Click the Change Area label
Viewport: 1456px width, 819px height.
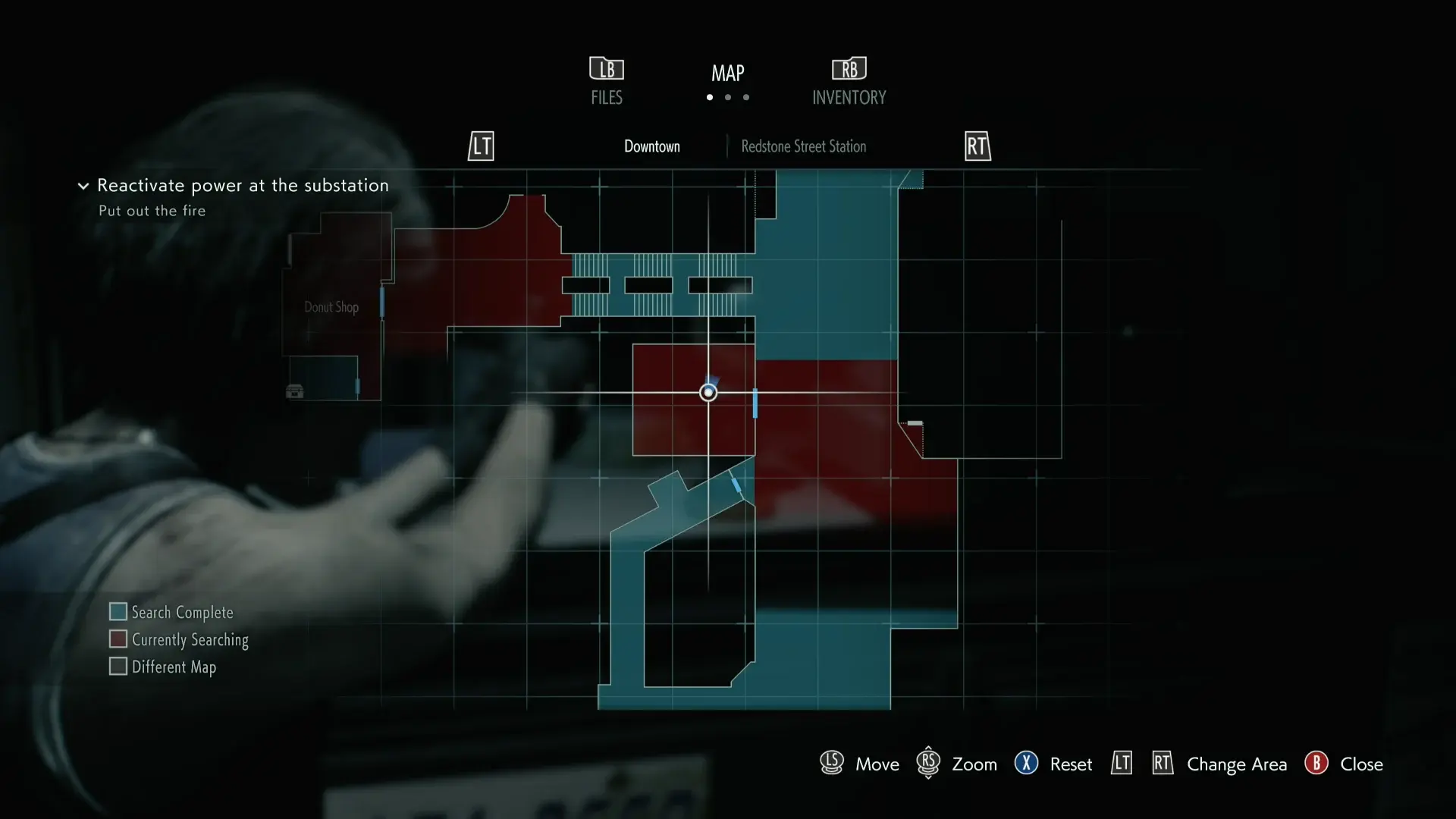(x=1236, y=764)
